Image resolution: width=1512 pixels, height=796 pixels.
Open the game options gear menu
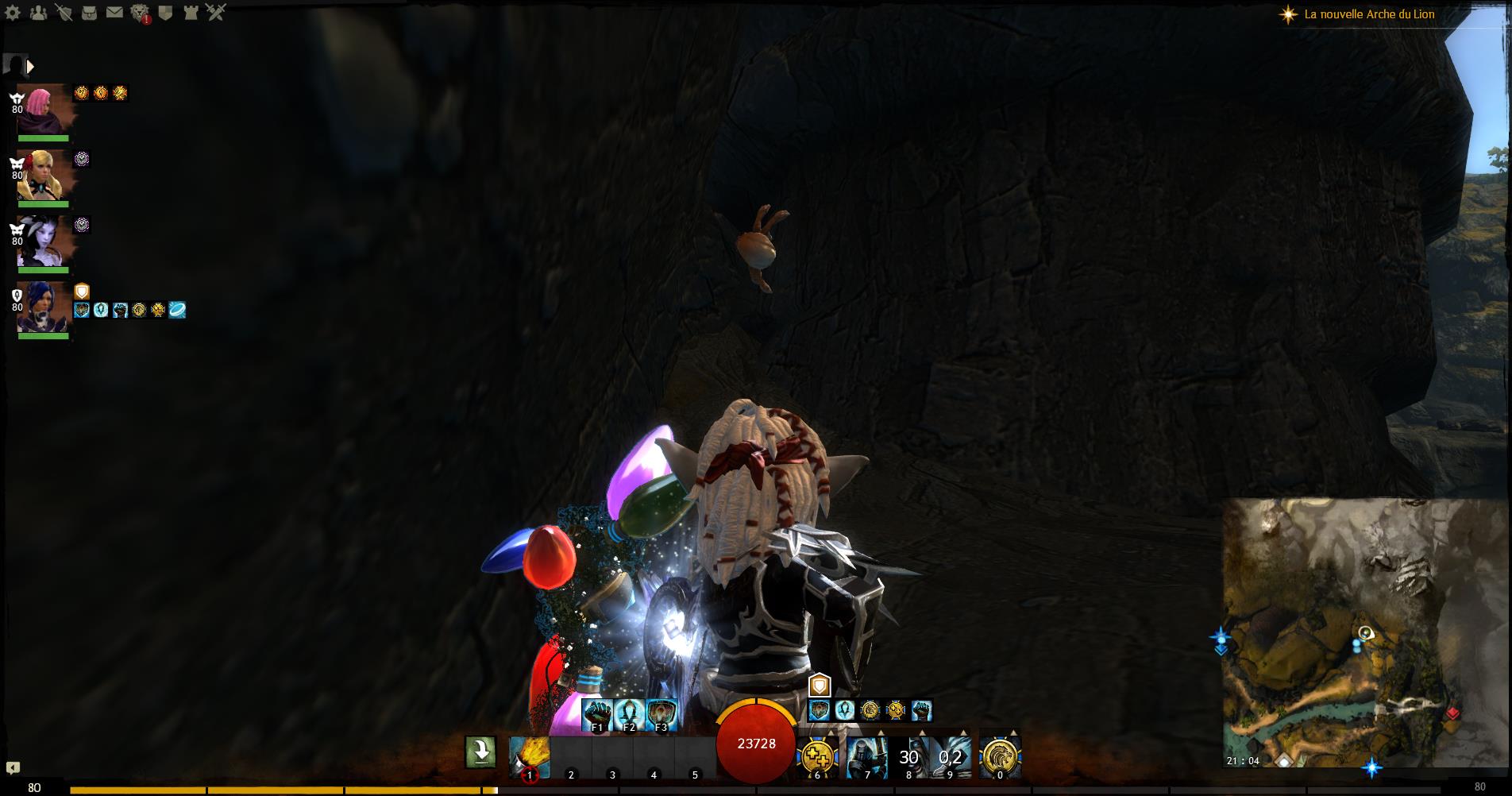pos(13,13)
